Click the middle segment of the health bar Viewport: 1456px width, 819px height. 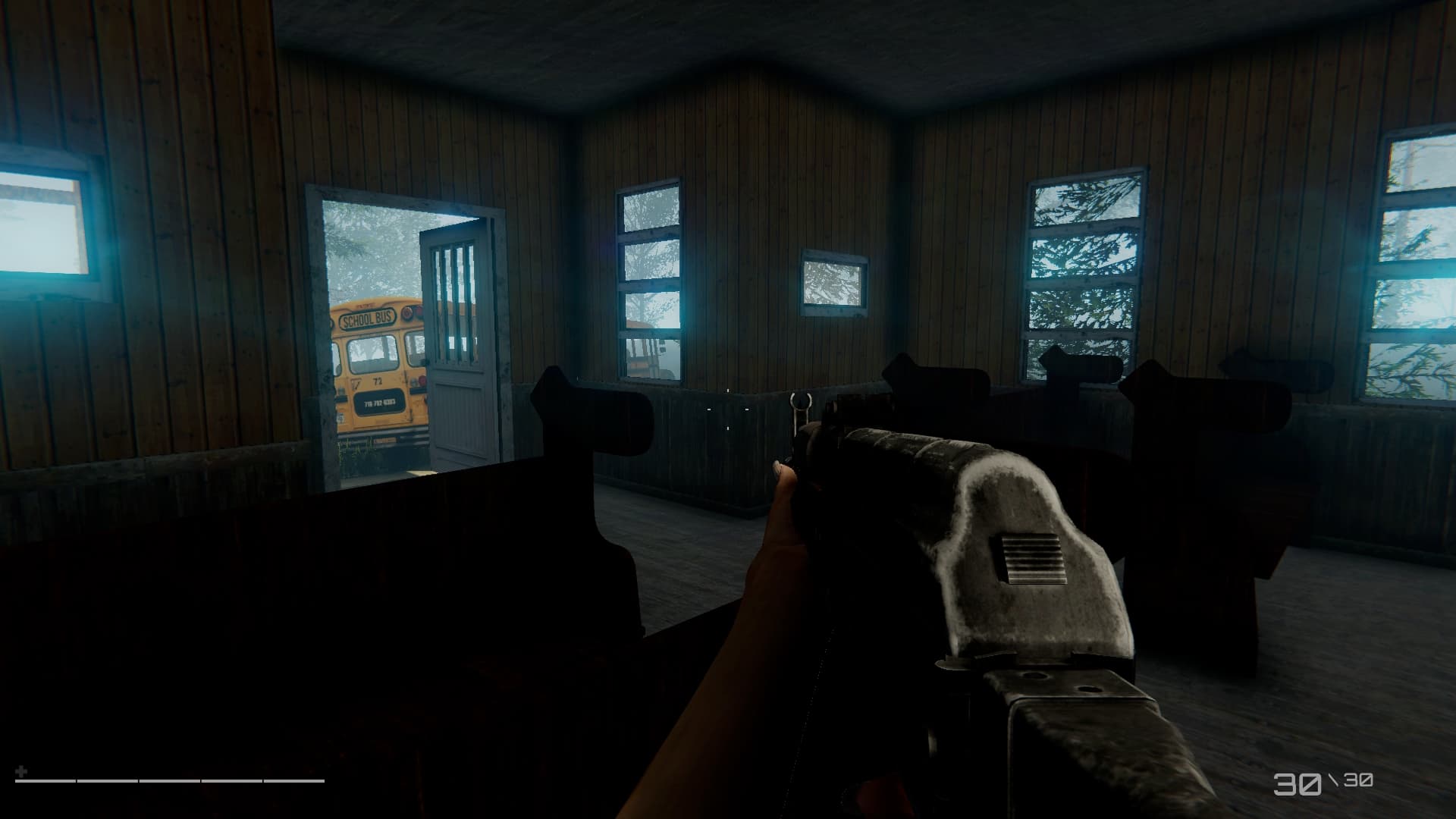point(171,781)
